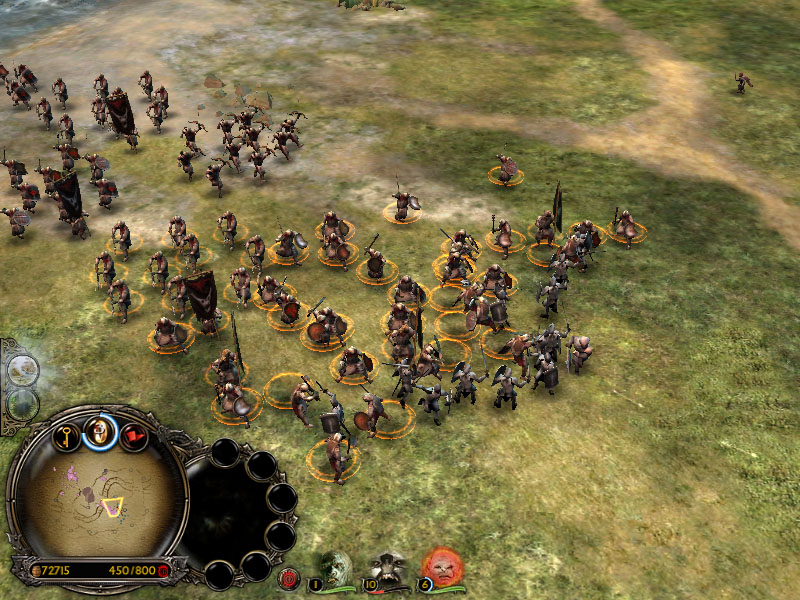
Task: Click the pale cloudy icon on the left-edge panel
Action: (x=22, y=371)
